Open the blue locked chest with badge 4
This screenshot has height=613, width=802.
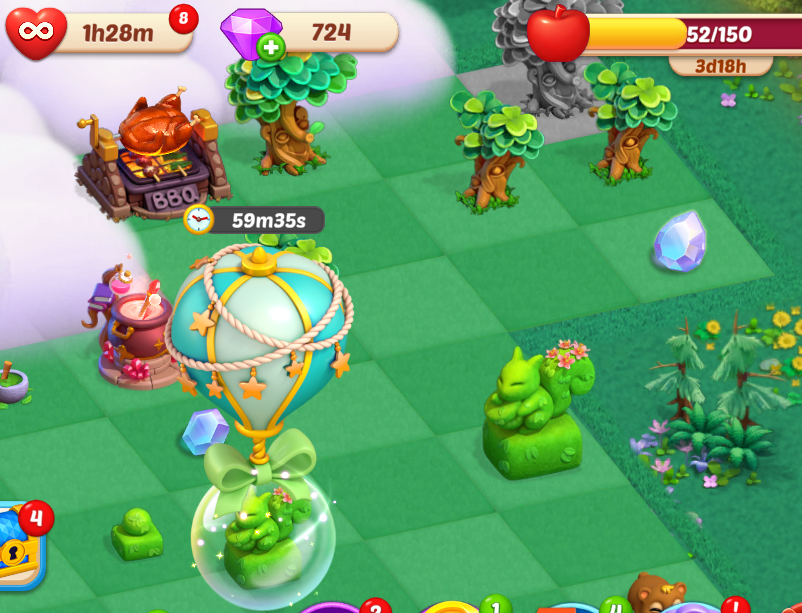click(x=18, y=548)
